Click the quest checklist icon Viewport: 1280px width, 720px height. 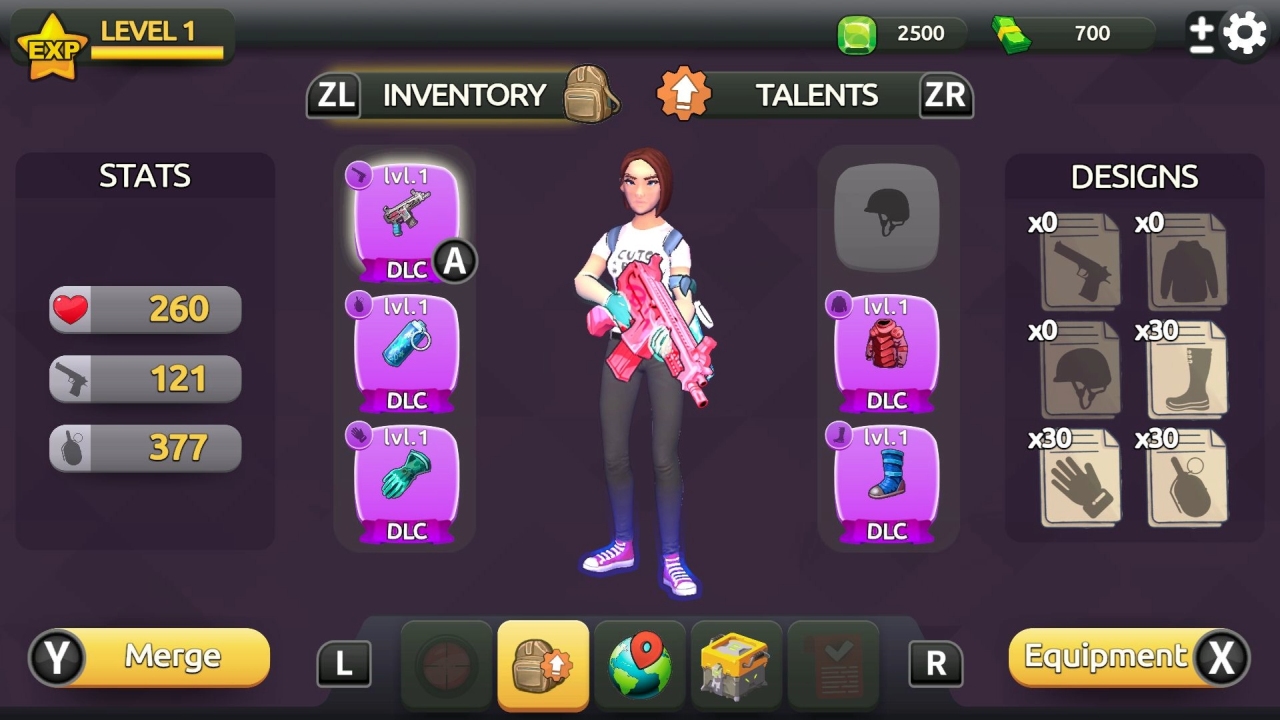(x=832, y=662)
